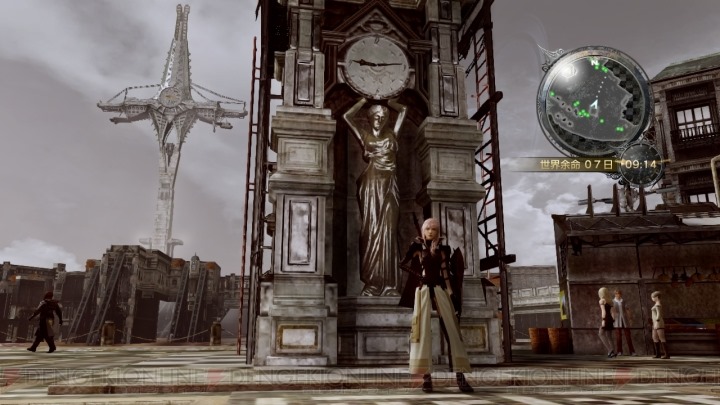Click the small clock dial under the minimap
This screenshot has height=405, width=720.
(x=638, y=164)
